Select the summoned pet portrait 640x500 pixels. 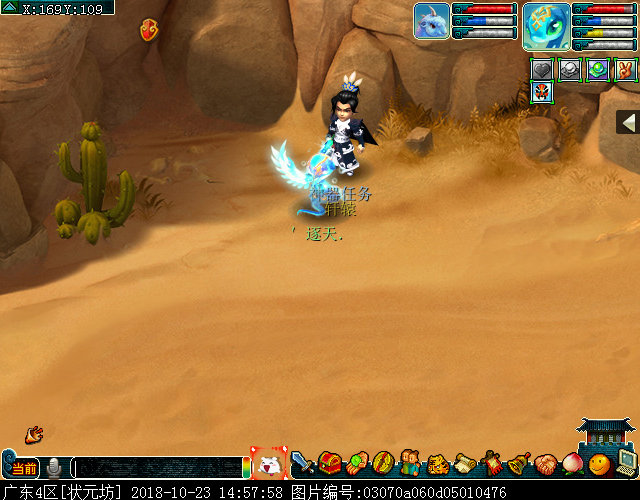pyautogui.click(x=431, y=21)
